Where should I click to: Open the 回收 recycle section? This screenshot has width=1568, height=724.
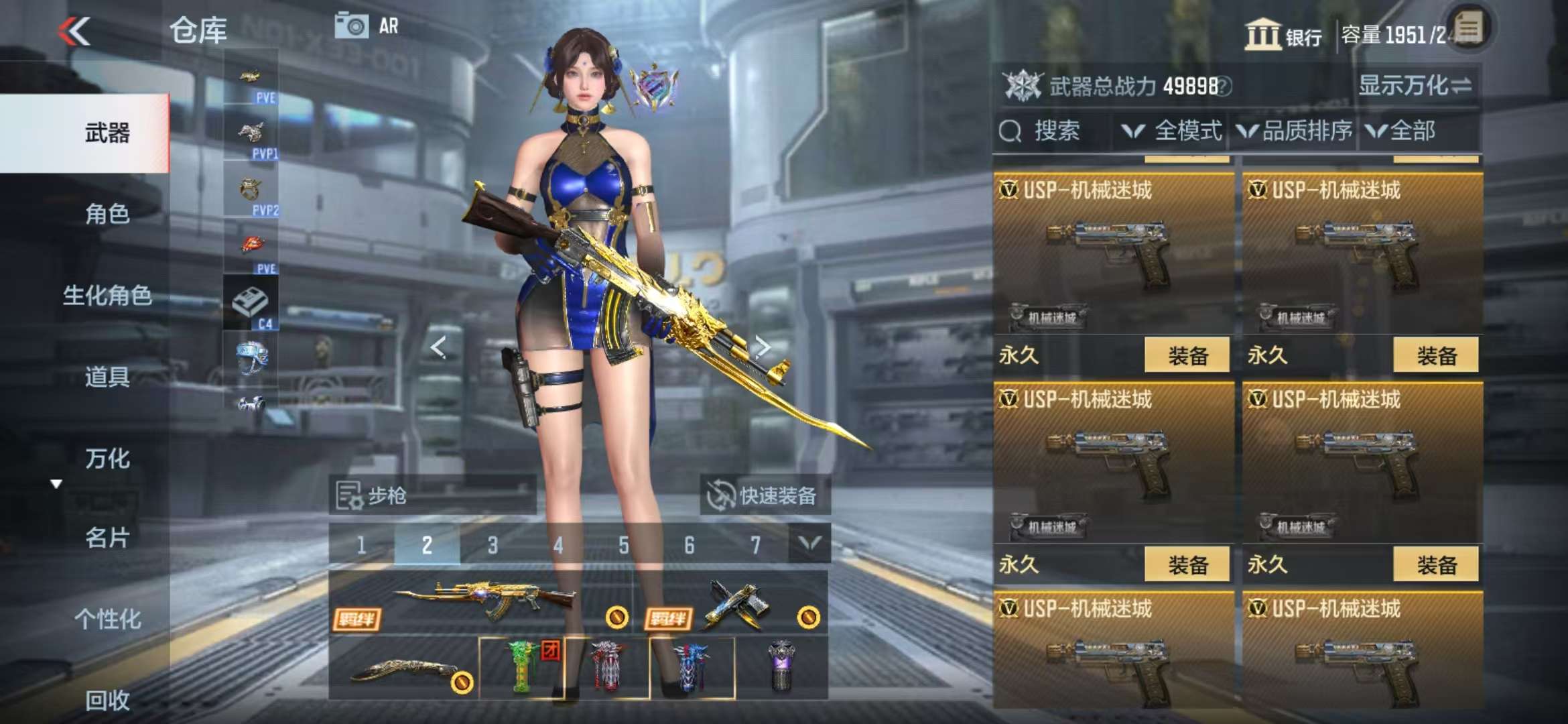click(x=107, y=700)
